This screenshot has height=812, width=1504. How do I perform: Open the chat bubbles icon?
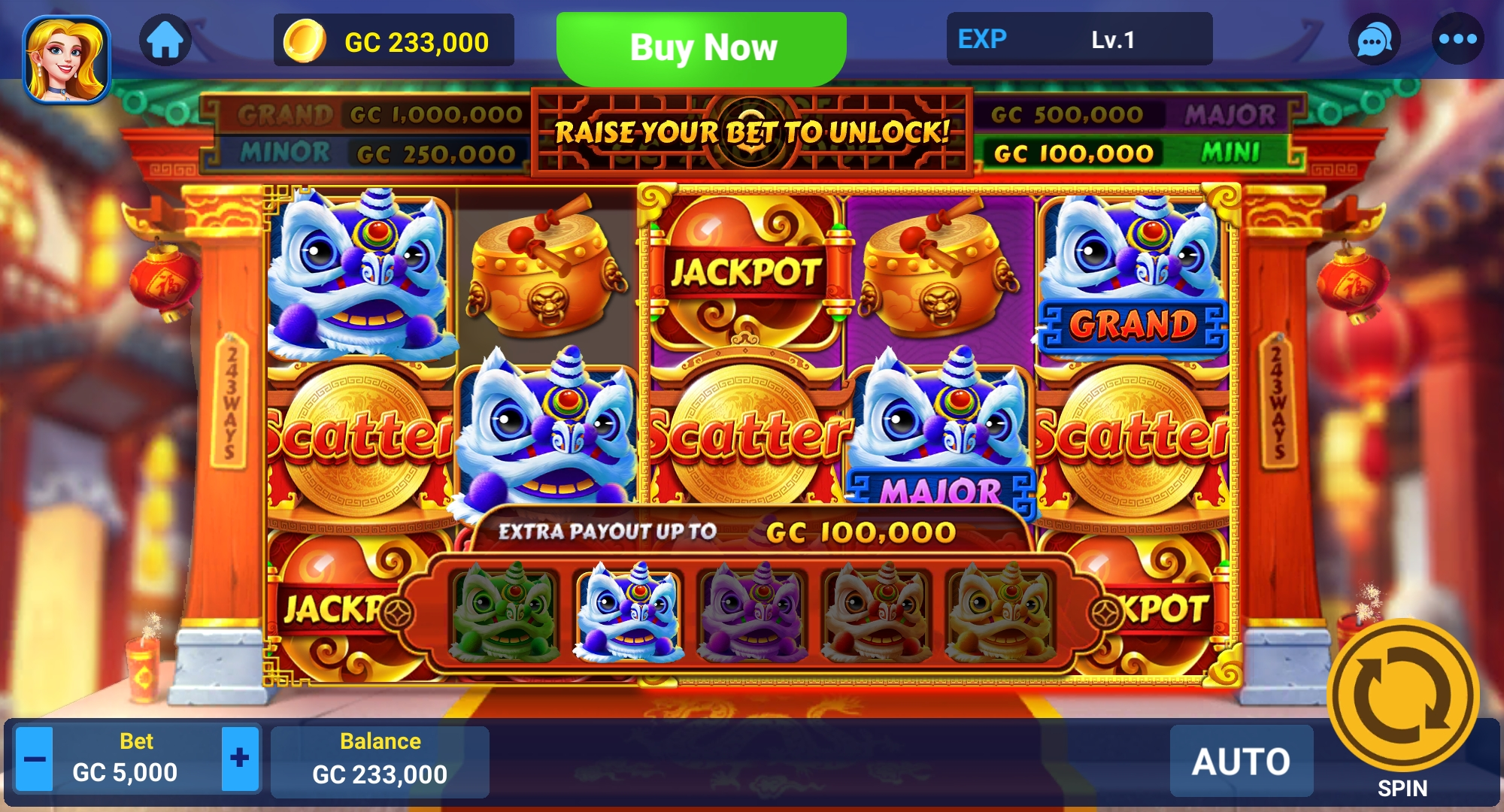coord(1374,40)
